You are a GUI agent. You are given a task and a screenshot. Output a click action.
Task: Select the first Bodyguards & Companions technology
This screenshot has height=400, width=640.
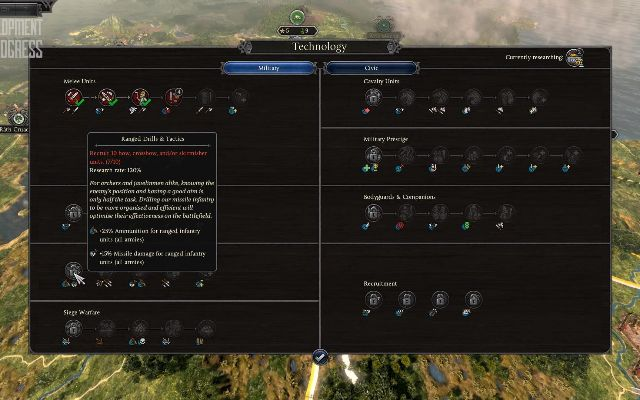[372, 212]
